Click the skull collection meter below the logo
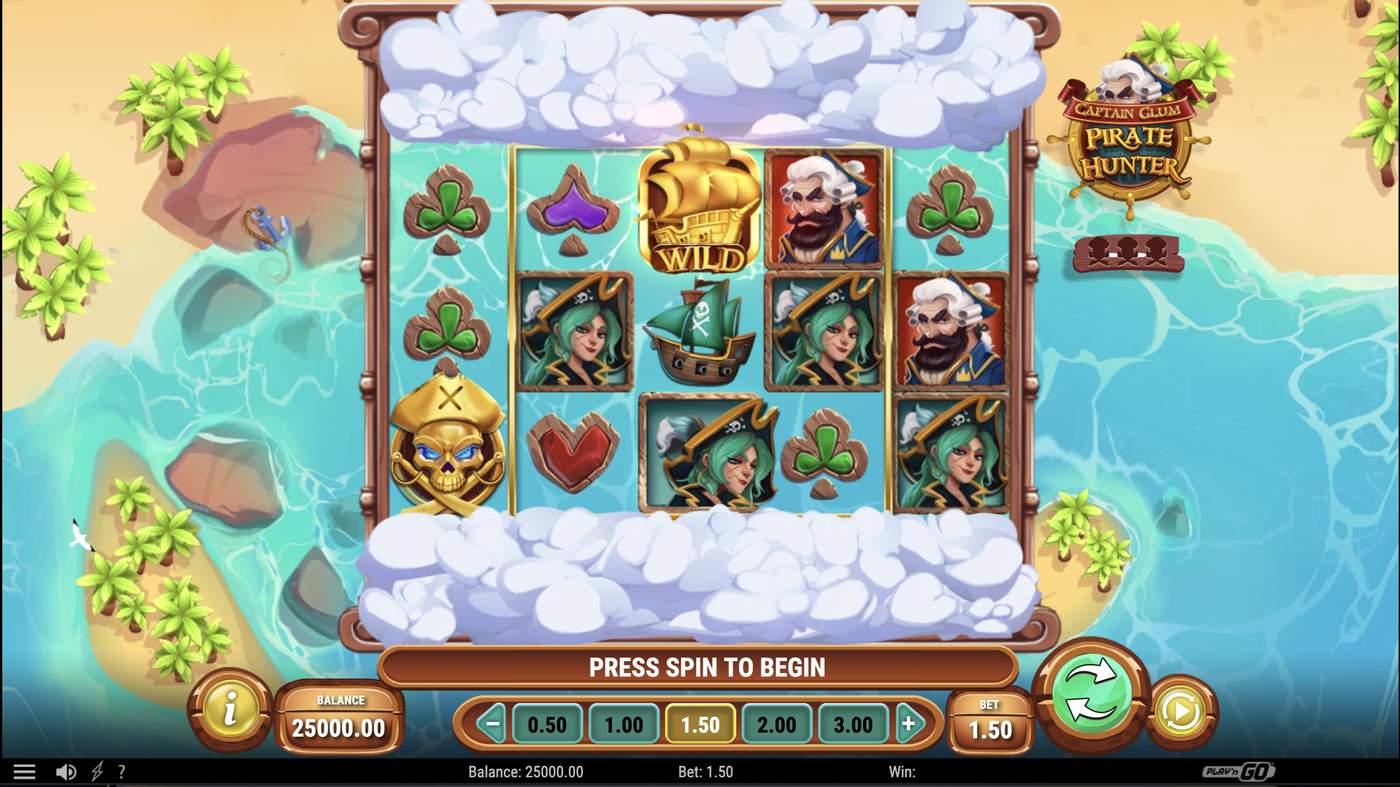The image size is (1400, 787). coord(1128,255)
